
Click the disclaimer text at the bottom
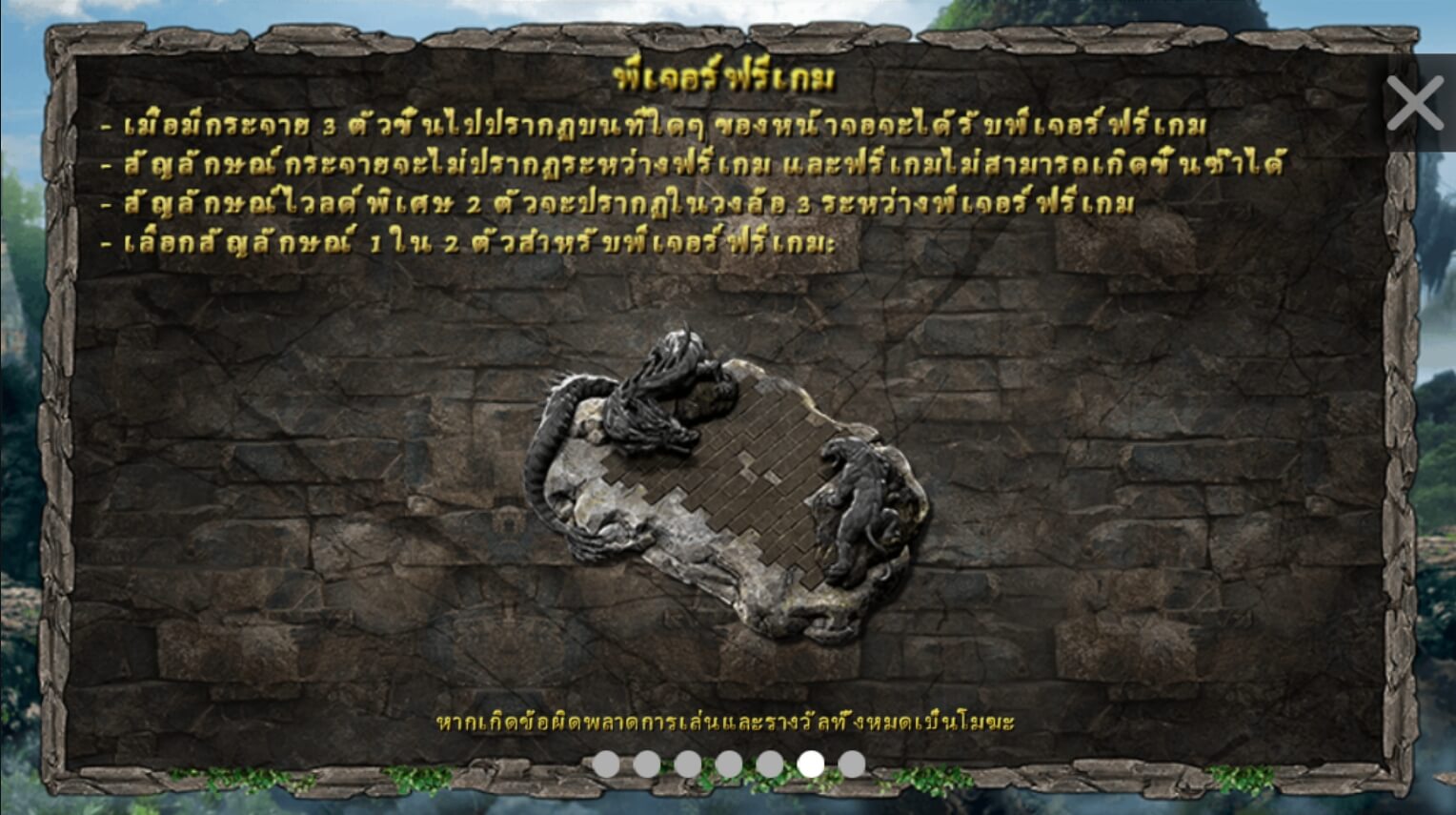point(726,724)
